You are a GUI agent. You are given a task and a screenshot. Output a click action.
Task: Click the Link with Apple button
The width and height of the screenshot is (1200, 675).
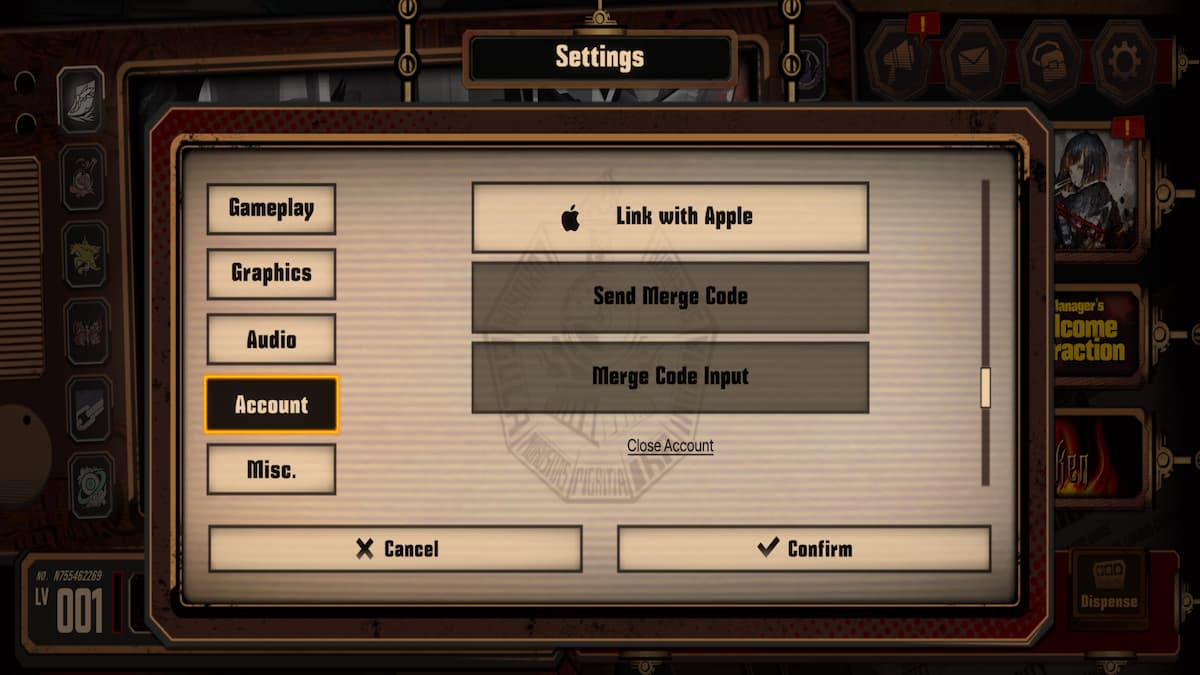(x=670, y=217)
